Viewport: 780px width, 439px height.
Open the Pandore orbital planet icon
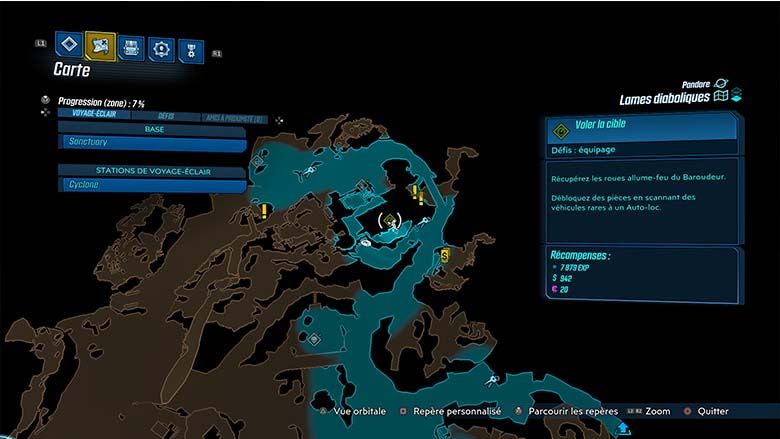[720, 83]
